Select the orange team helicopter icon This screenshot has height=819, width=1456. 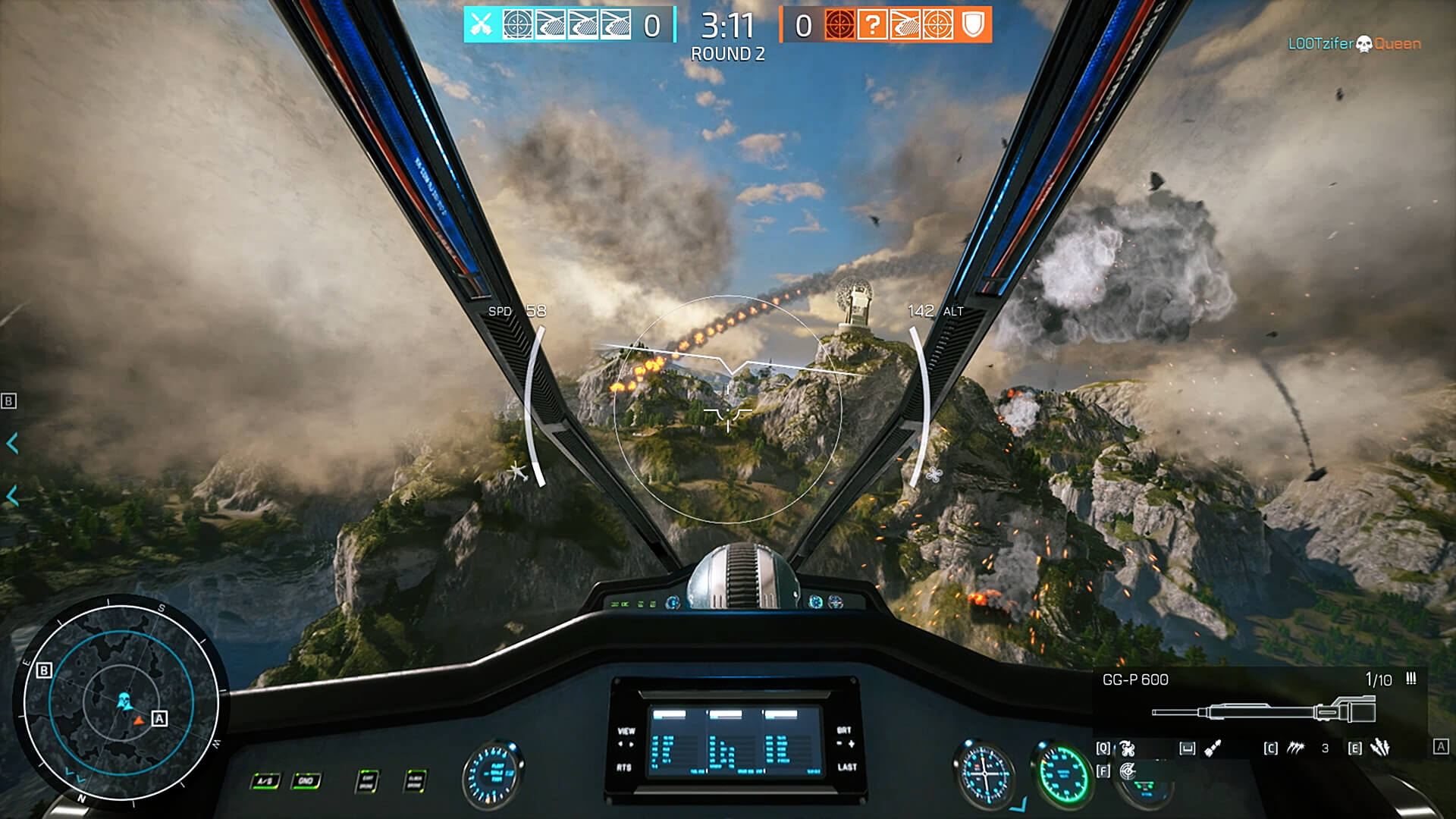click(x=905, y=25)
